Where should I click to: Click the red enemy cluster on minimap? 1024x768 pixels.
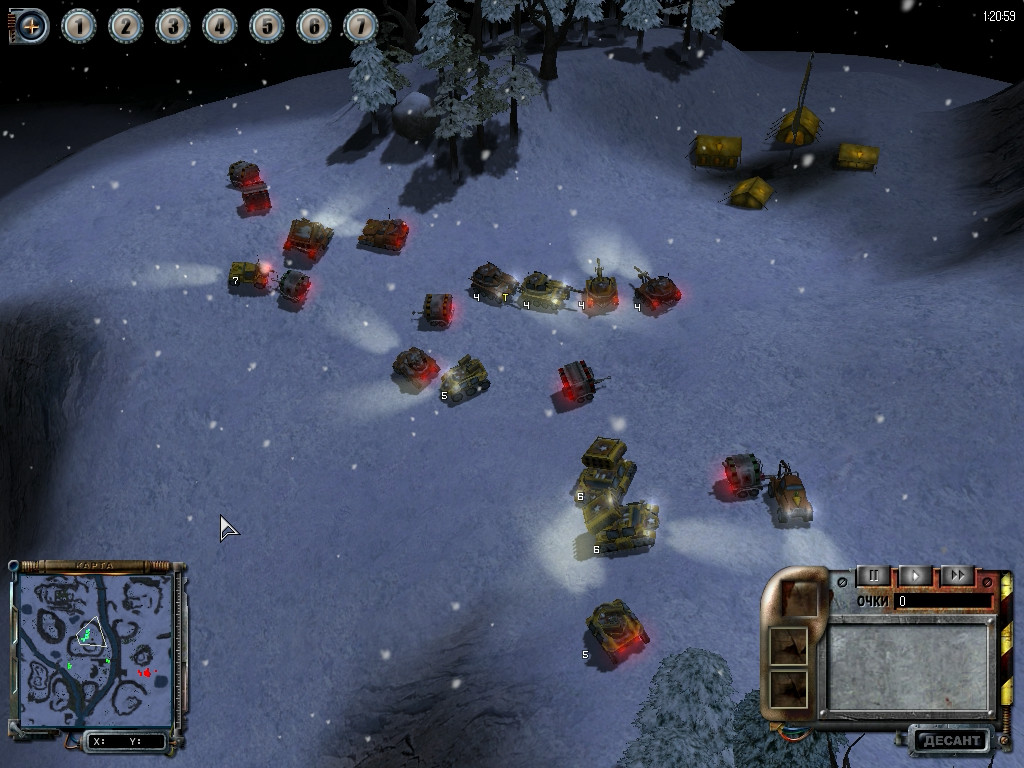coord(146,674)
